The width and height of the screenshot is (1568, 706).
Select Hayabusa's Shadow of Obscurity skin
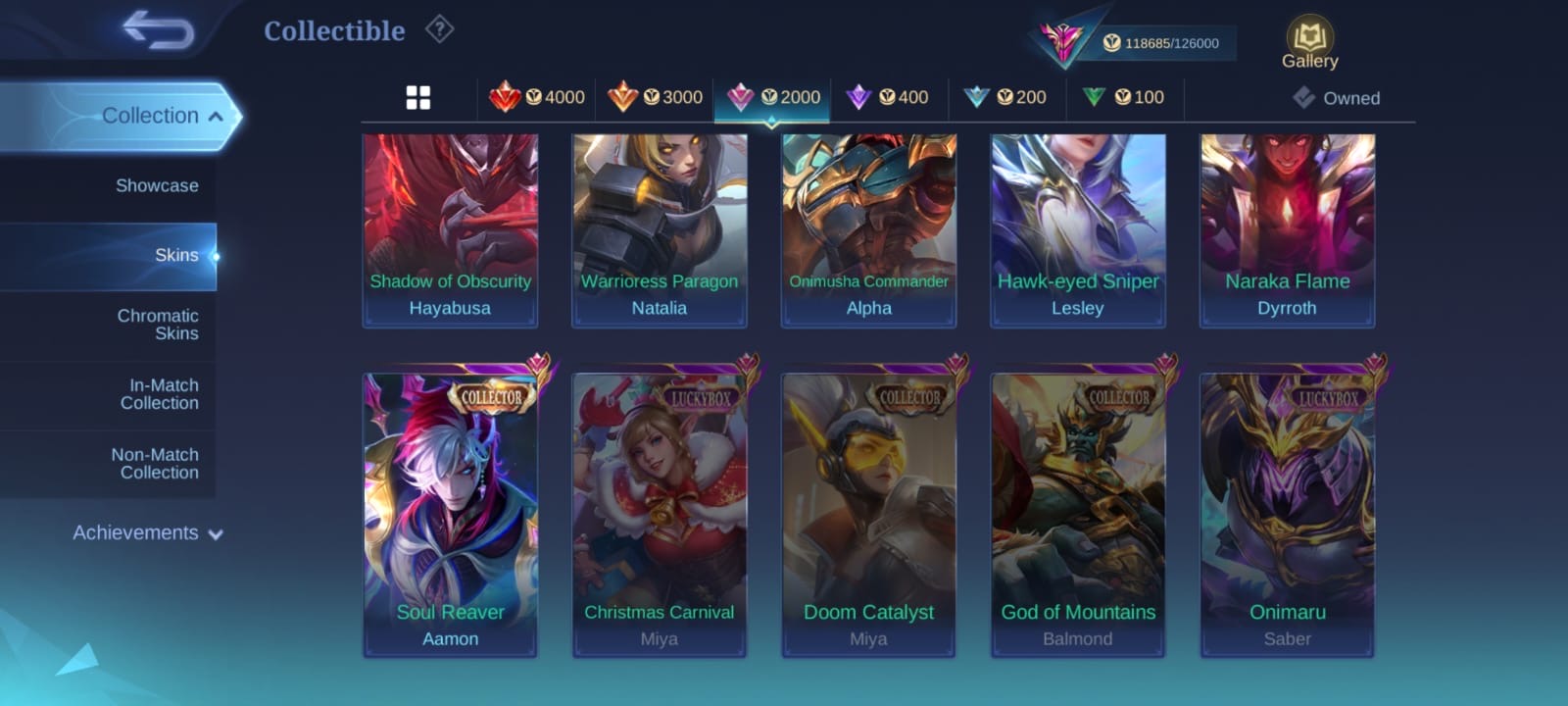[x=450, y=230]
